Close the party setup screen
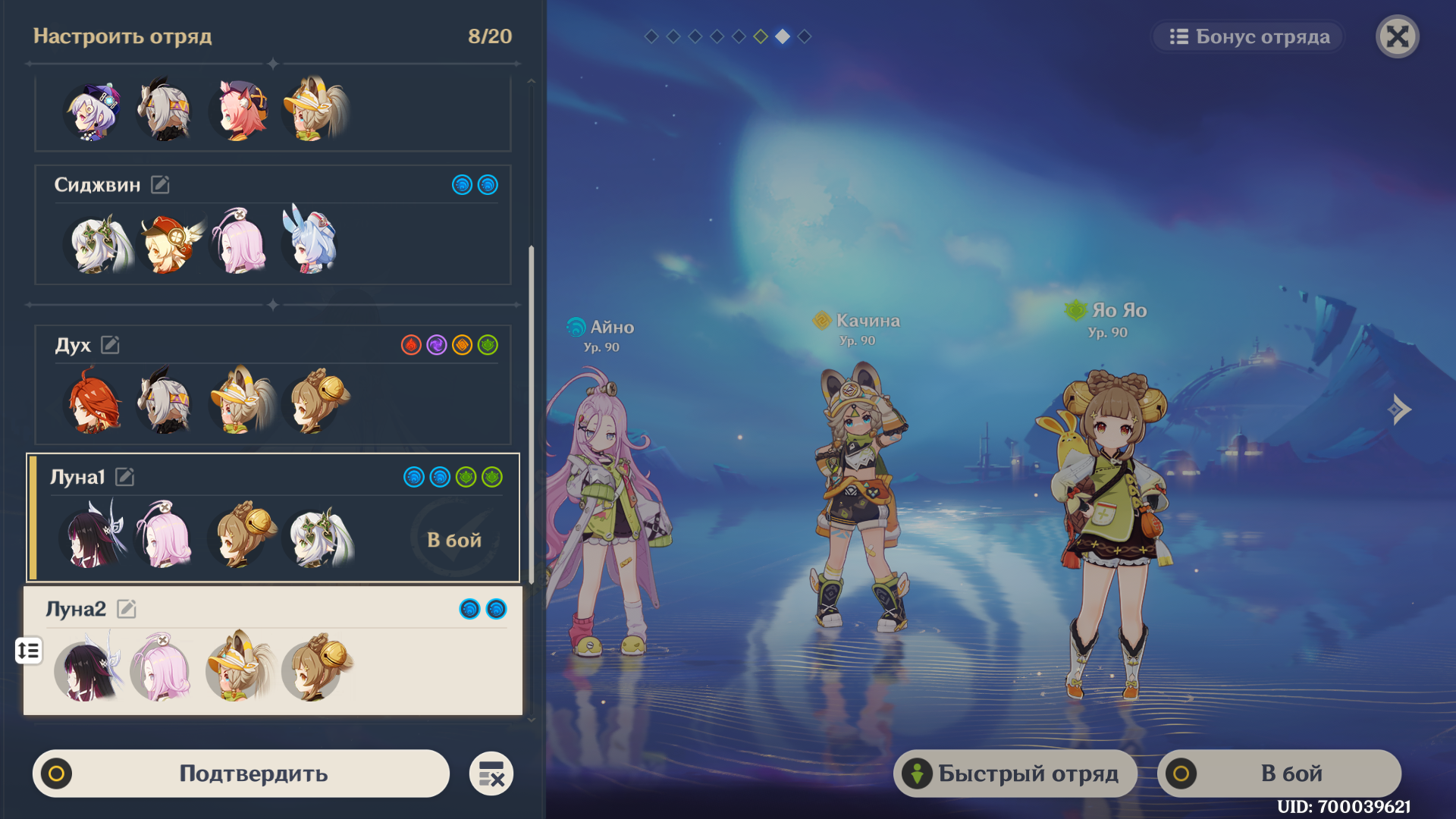 pos(1397,36)
